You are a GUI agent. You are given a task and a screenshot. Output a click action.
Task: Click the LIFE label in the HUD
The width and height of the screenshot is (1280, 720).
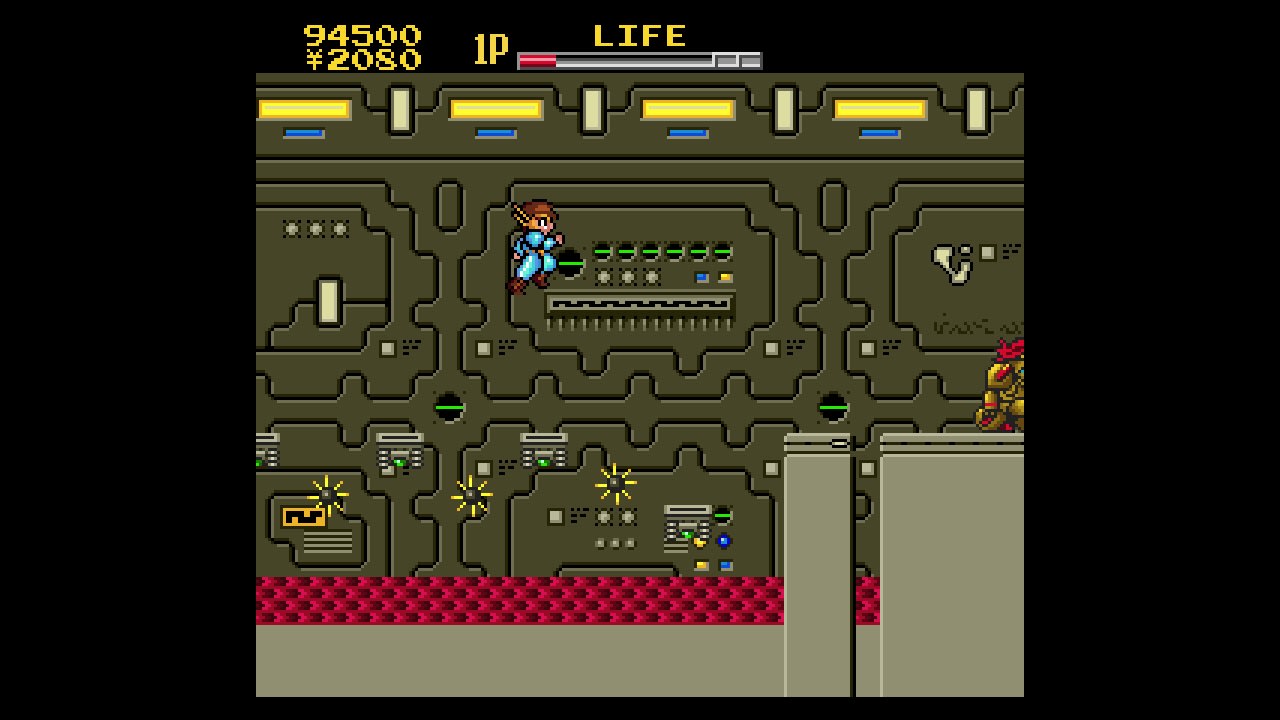point(640,36)
